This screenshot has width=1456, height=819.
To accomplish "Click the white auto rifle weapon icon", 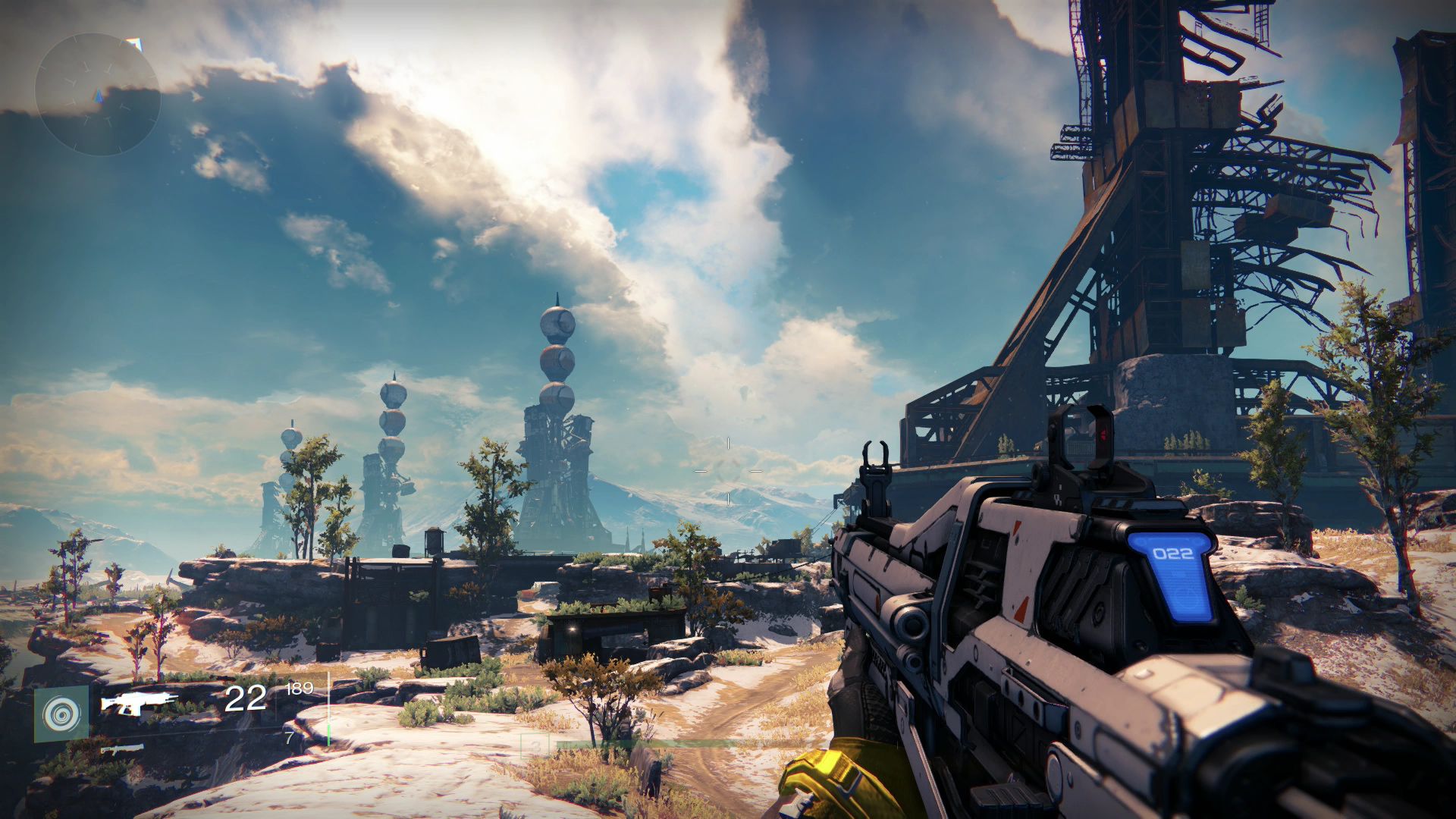I will click(140, 701).
